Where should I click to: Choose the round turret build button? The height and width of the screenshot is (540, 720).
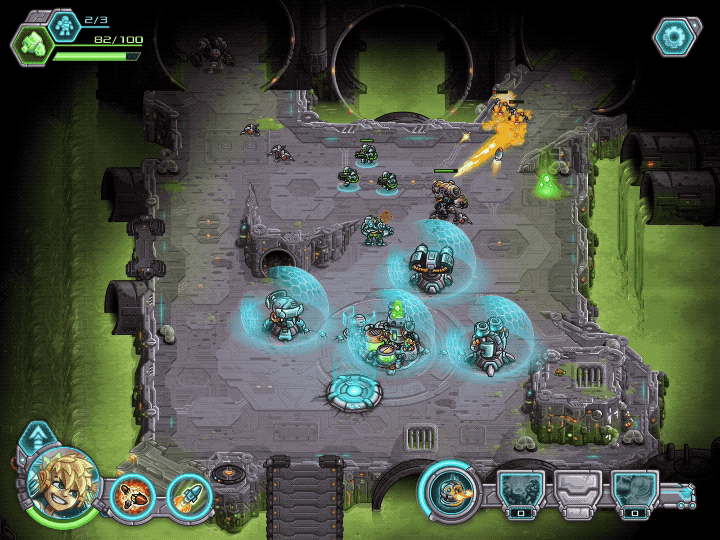[446, 490]
